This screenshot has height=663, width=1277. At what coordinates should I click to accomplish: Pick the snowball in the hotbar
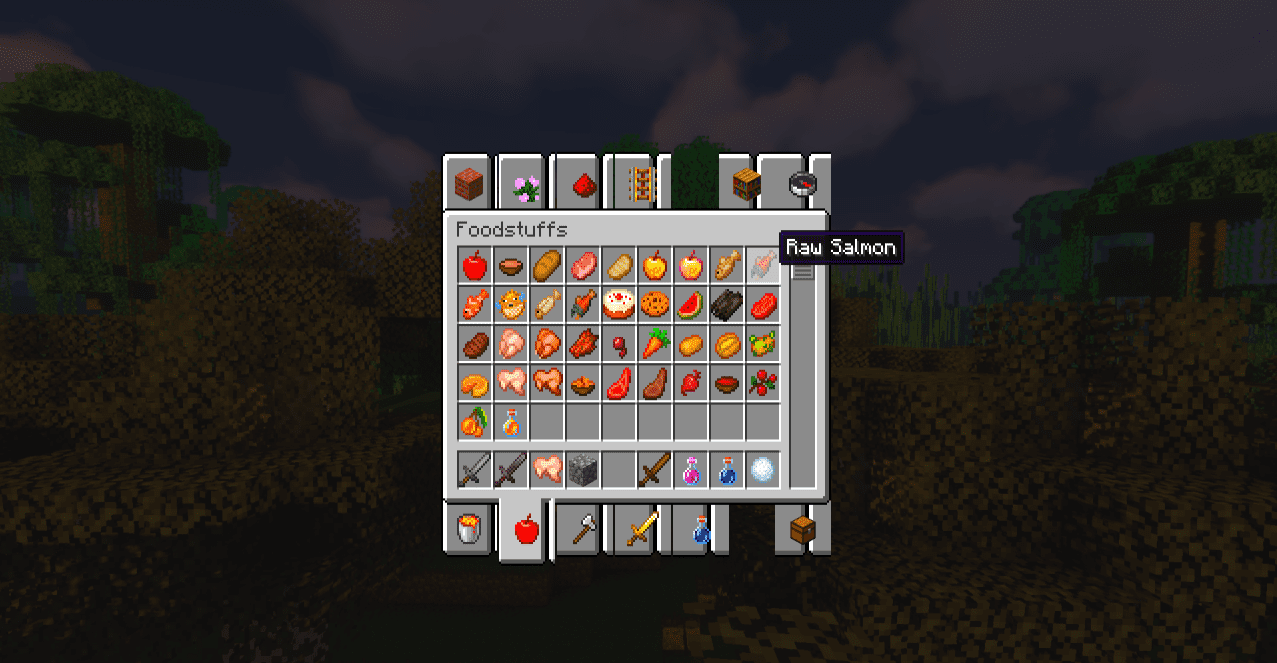point(763,469)
